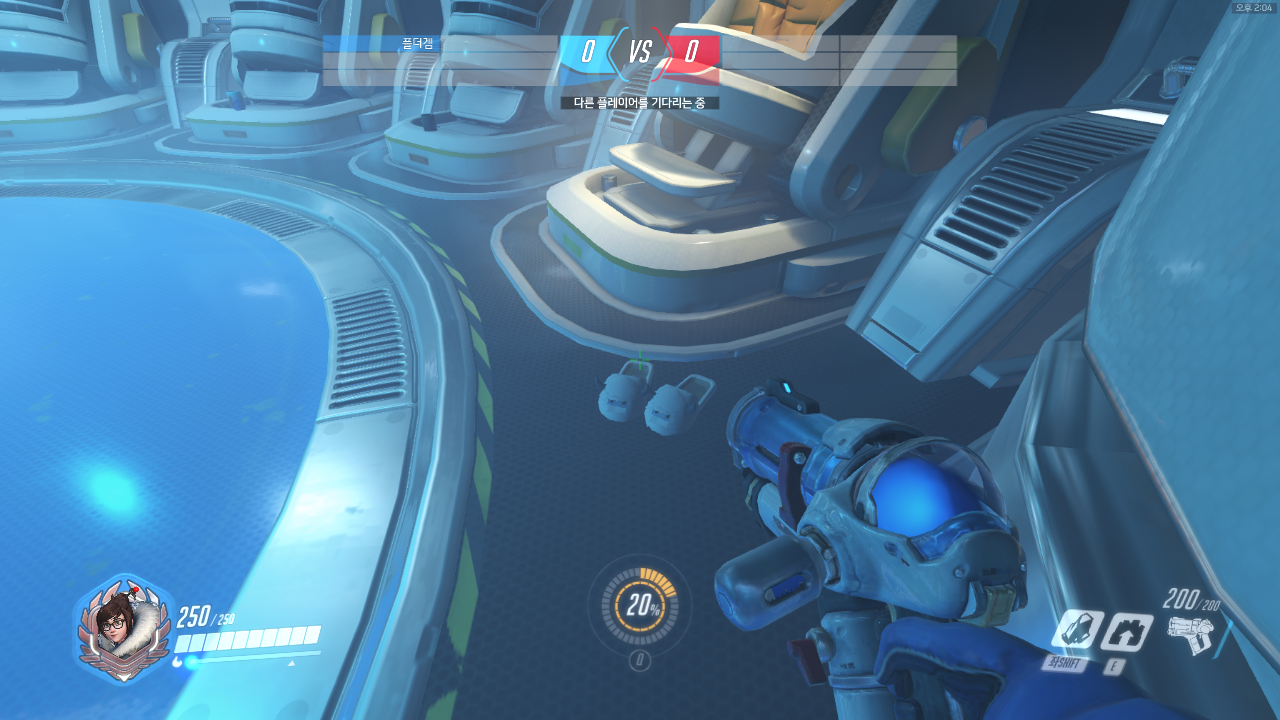The image size is (1280, 720).
Task: Click the VS emblem on the scoreboard
Action: pyautogui.click(x=640, y=49)
